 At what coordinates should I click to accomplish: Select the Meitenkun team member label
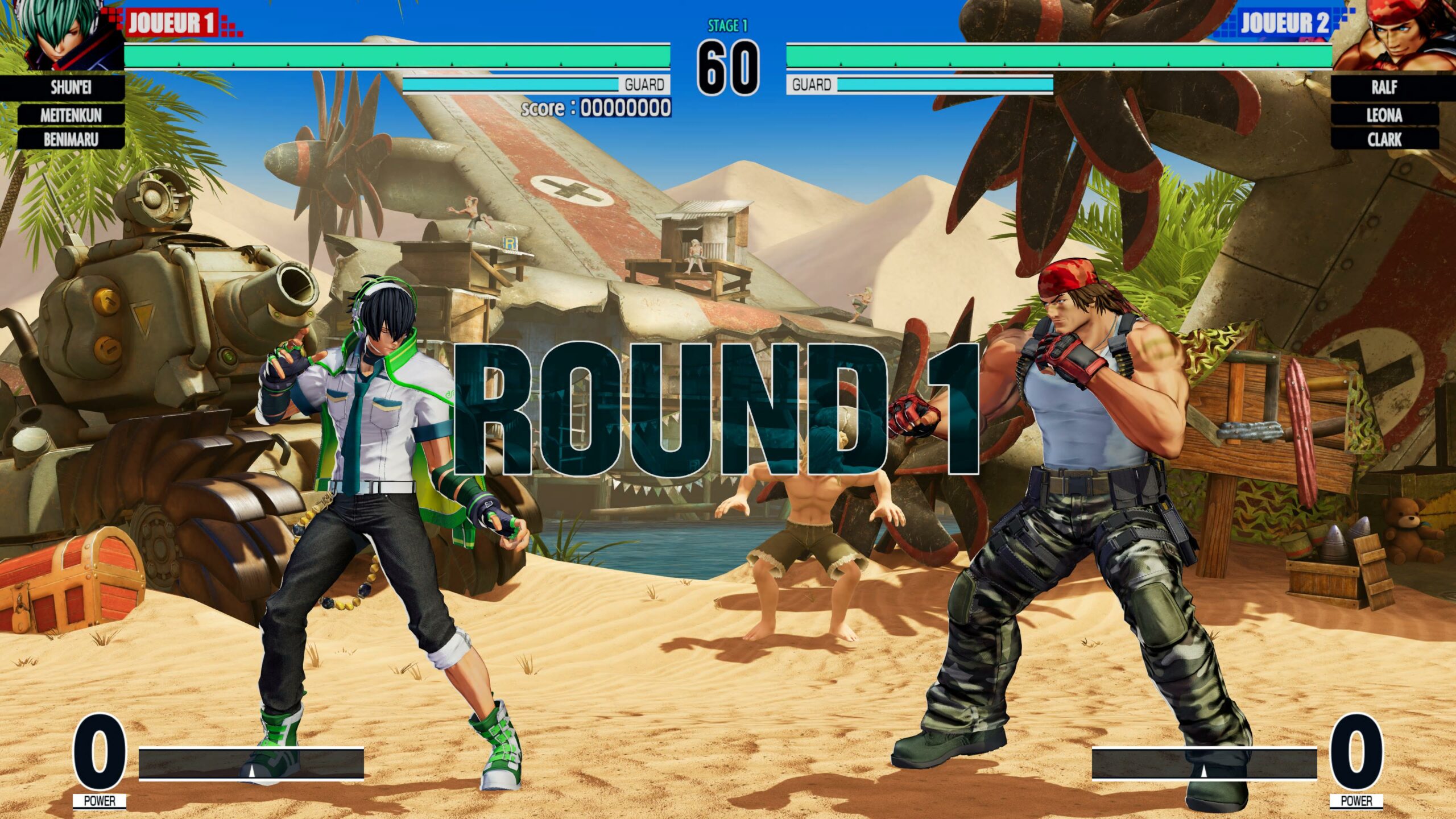coord(71,115)
